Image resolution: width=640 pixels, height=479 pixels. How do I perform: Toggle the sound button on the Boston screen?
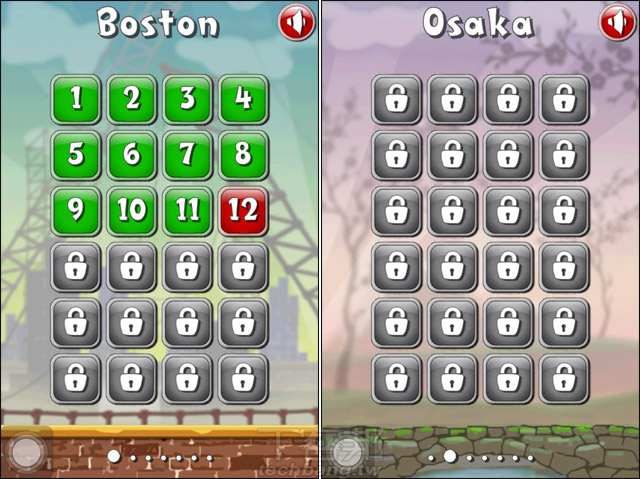[296, 22]
